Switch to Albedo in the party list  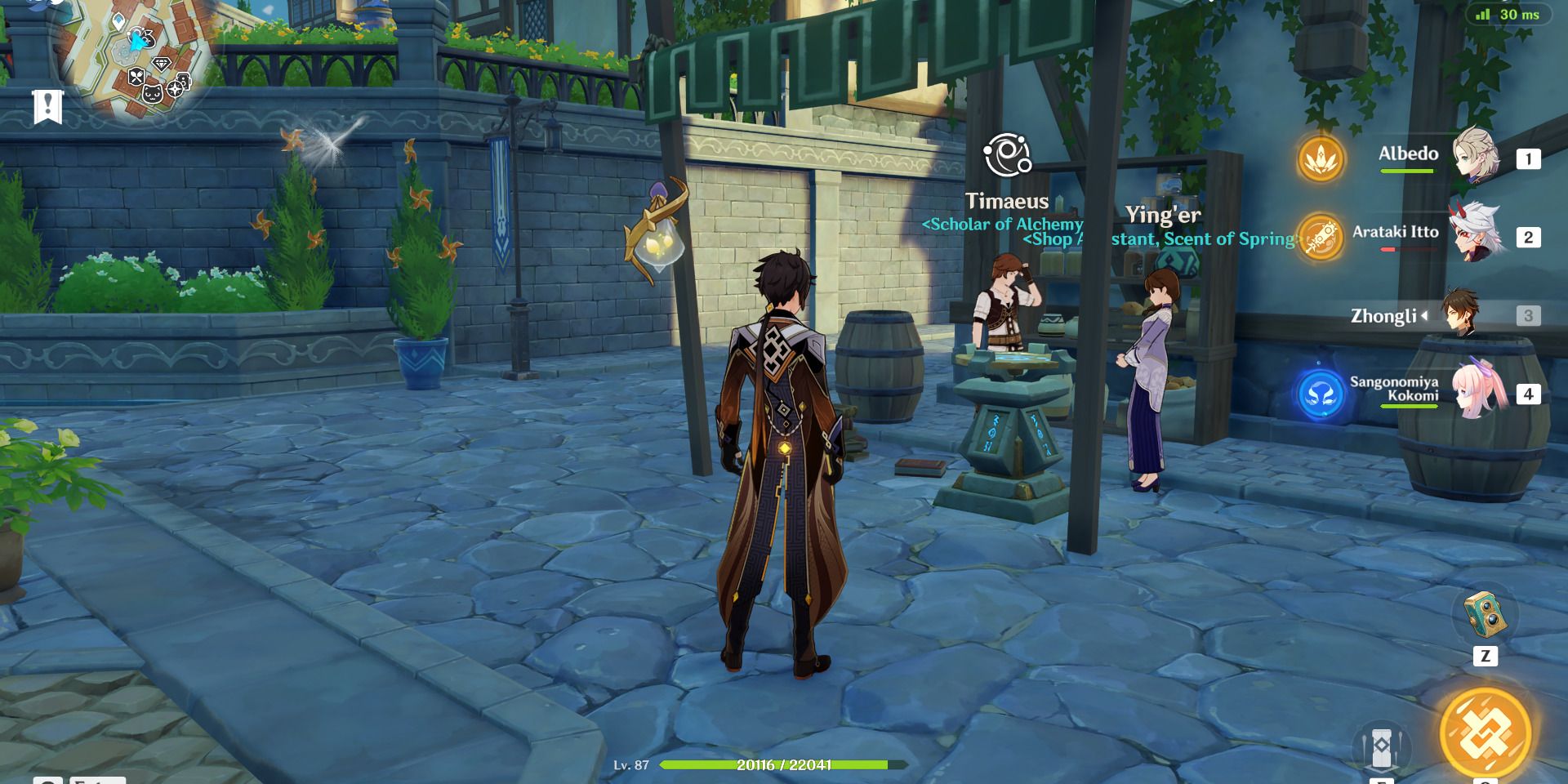tap(1477, 155)
